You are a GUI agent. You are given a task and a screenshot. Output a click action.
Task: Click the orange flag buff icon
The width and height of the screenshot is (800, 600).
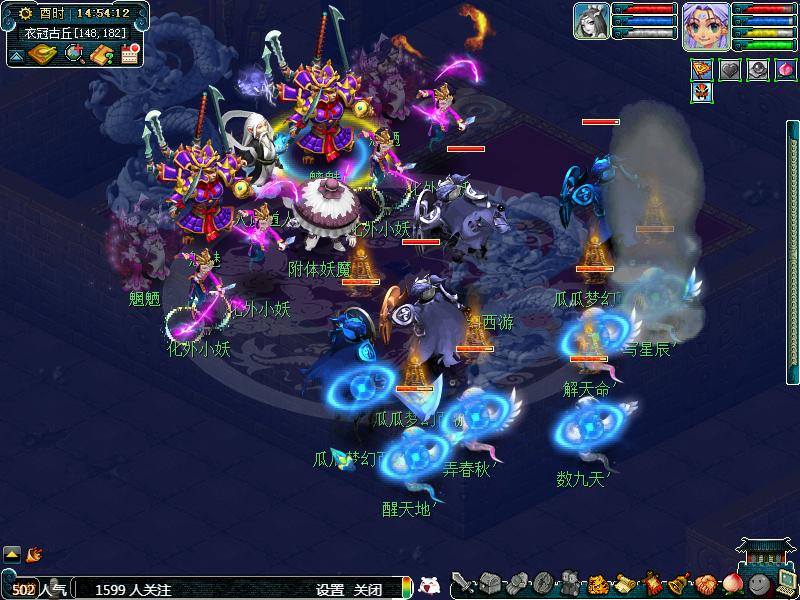703,70
